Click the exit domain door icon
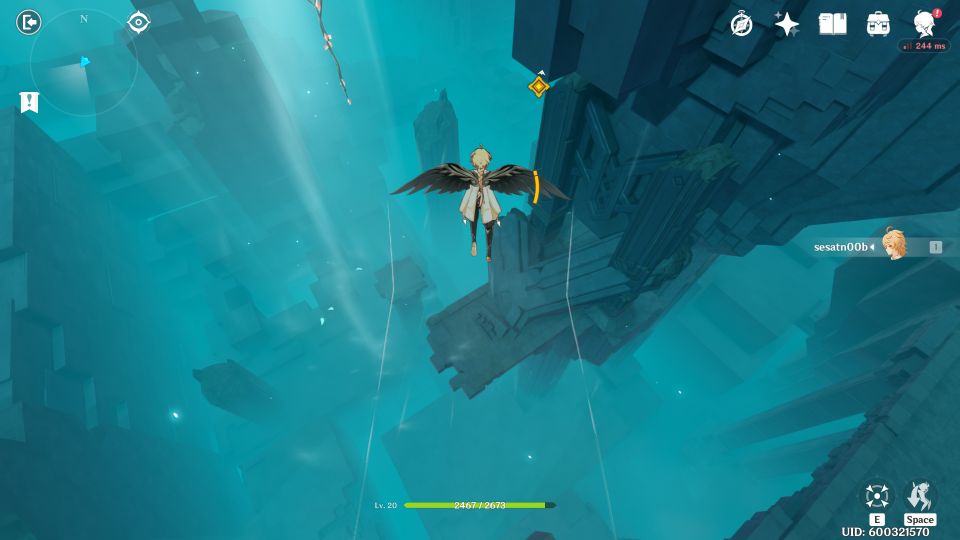 click(x=29, y=22)
